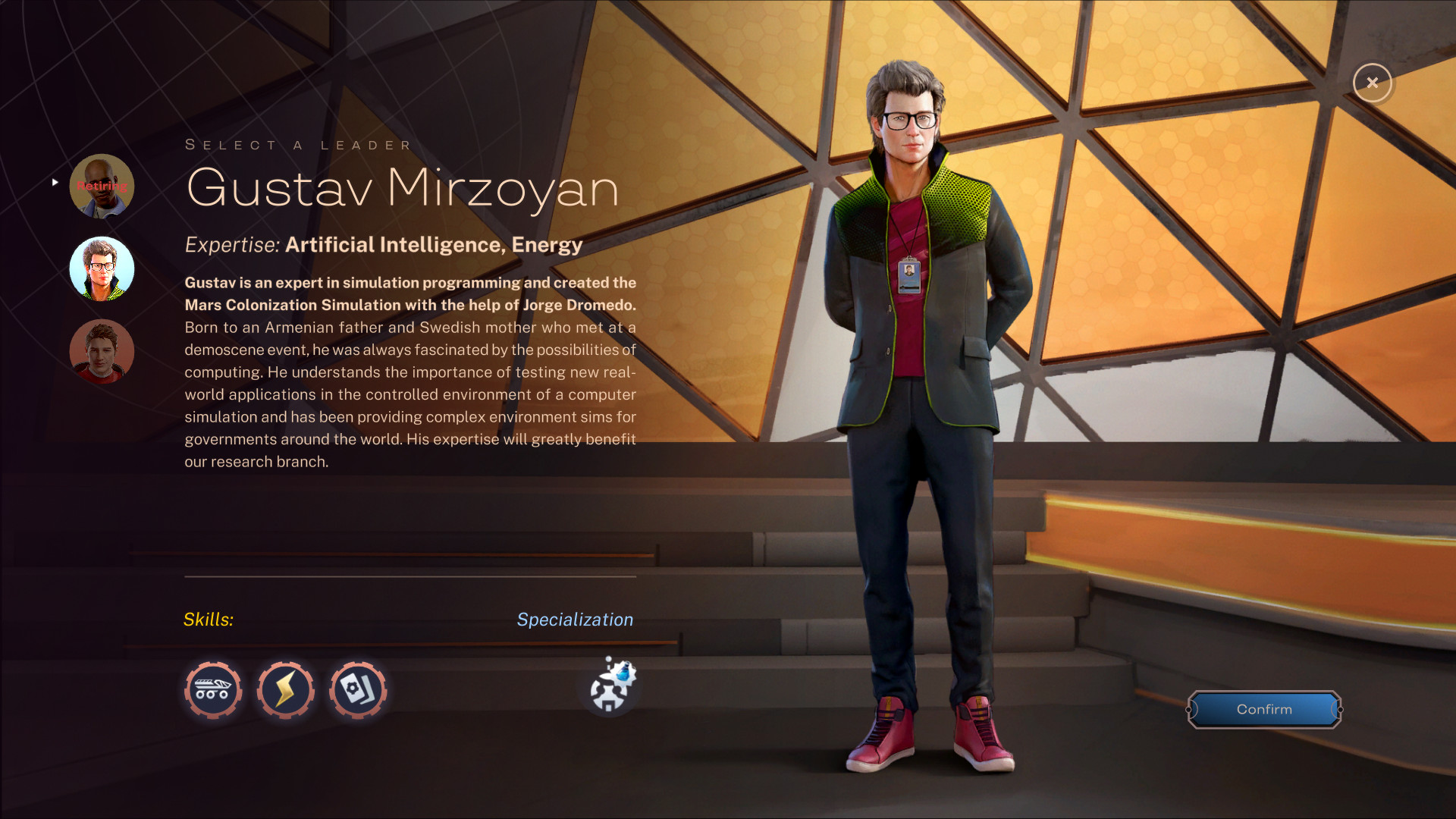Open the breakthrough cards skill icon
1456x819 pixels.
click(358, 690)
